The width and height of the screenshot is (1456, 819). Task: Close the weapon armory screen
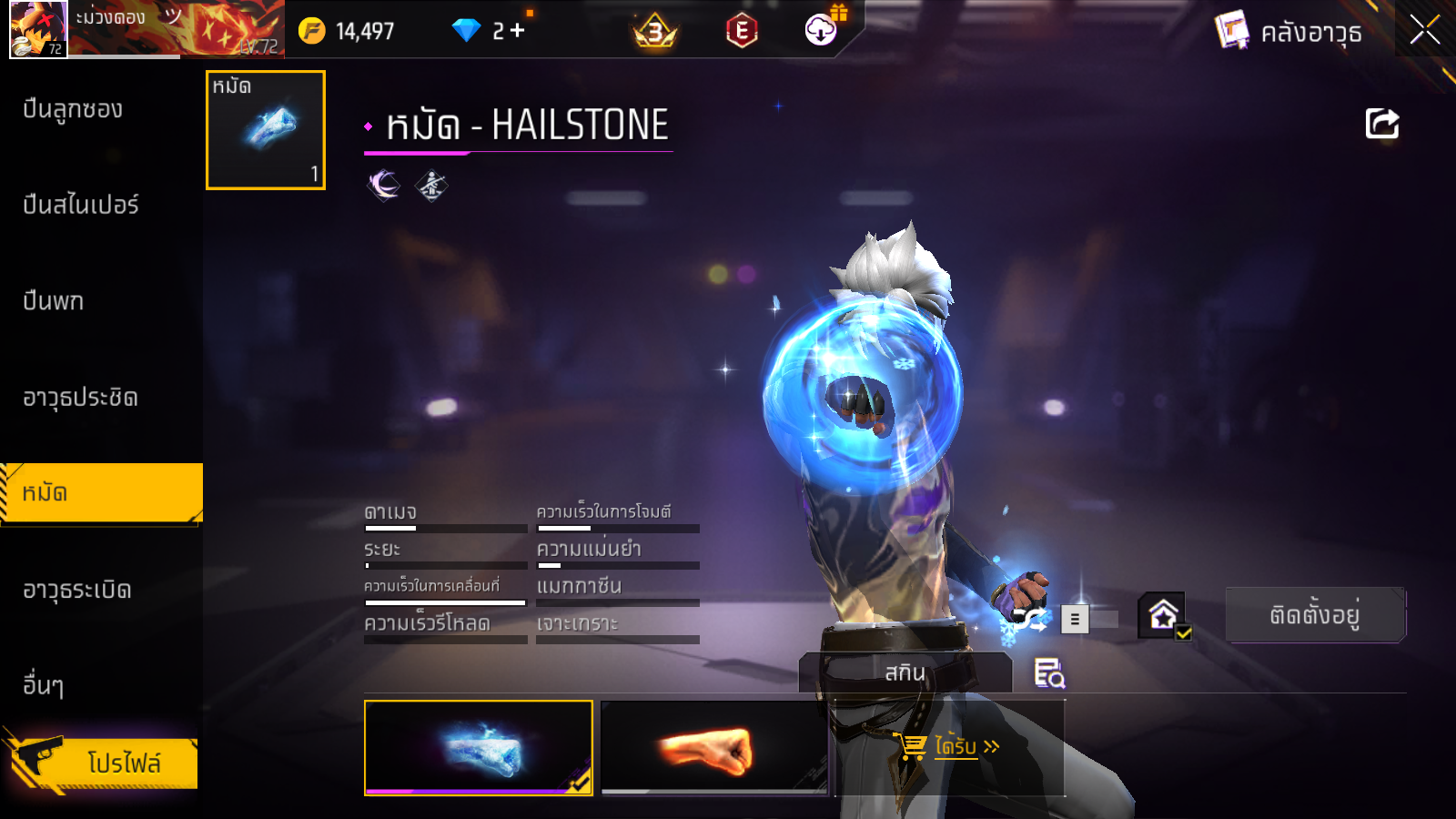tap(1424, 30)
